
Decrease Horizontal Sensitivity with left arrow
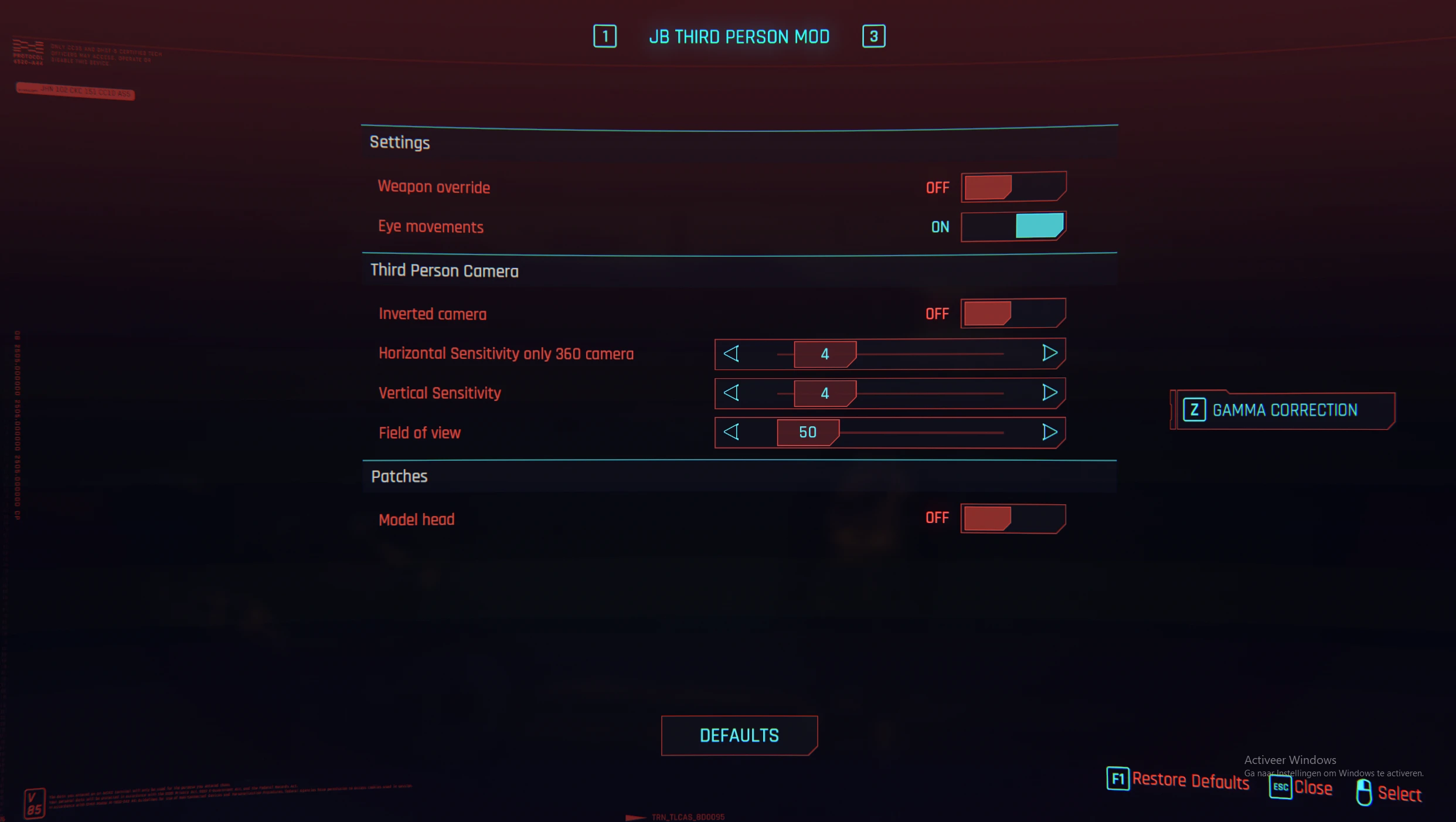point(731,354)
